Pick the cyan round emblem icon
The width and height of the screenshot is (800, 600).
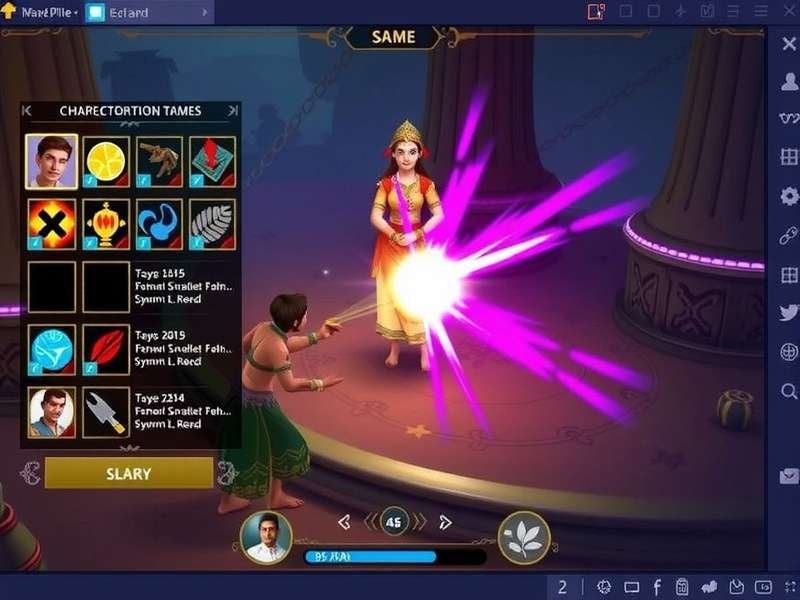click(x=52, y=349)
